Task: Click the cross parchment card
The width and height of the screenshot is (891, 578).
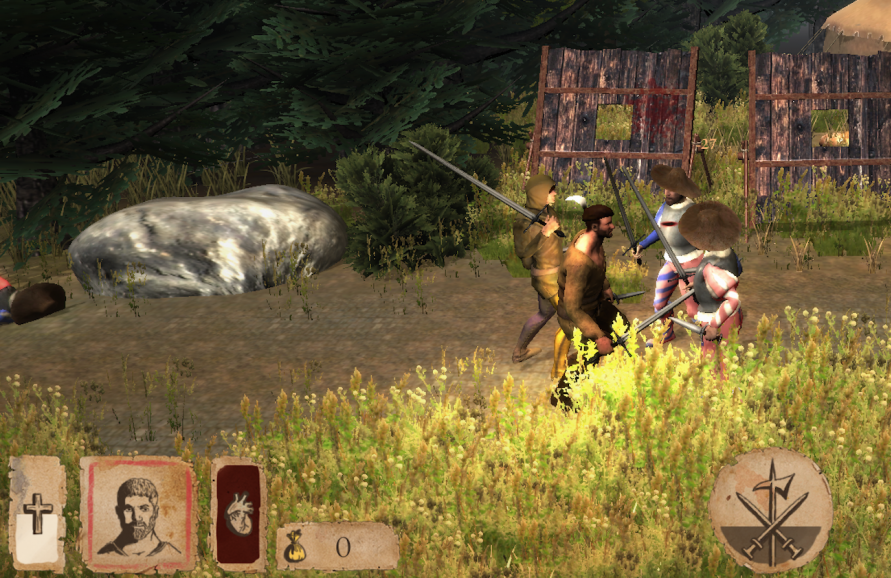Action: (37, 514)
